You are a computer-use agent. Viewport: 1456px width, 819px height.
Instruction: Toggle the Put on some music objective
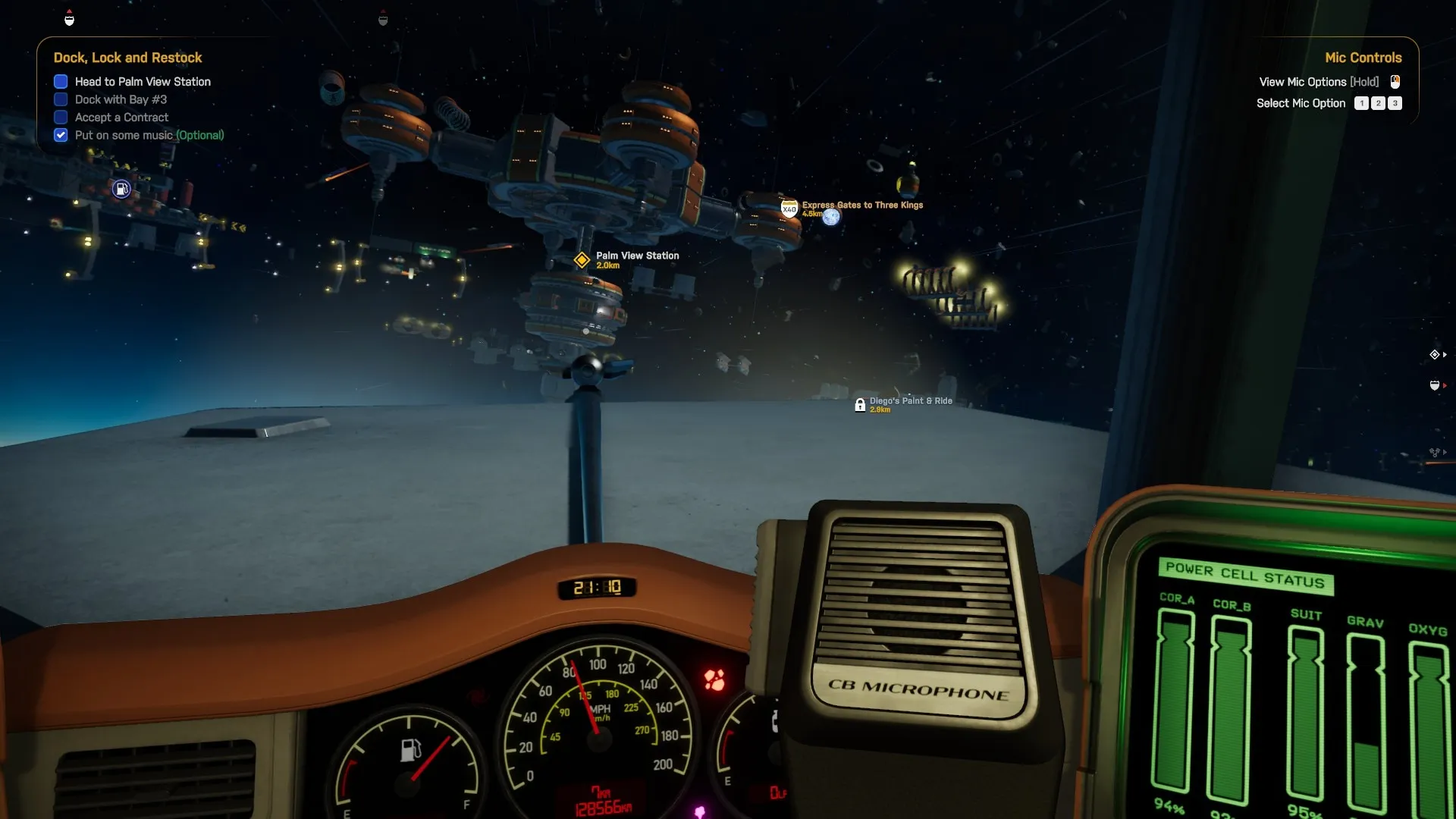[x=61, y=135]
